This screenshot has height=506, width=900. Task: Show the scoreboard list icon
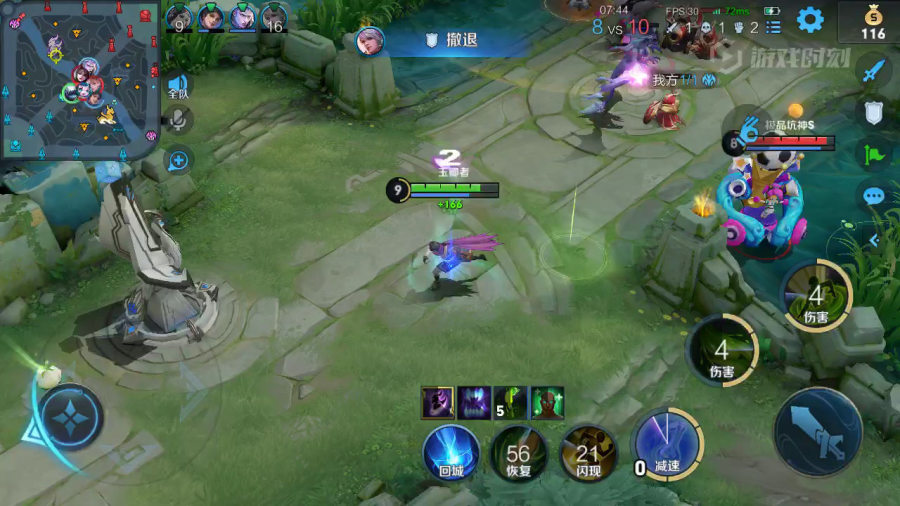coord(773,27)
